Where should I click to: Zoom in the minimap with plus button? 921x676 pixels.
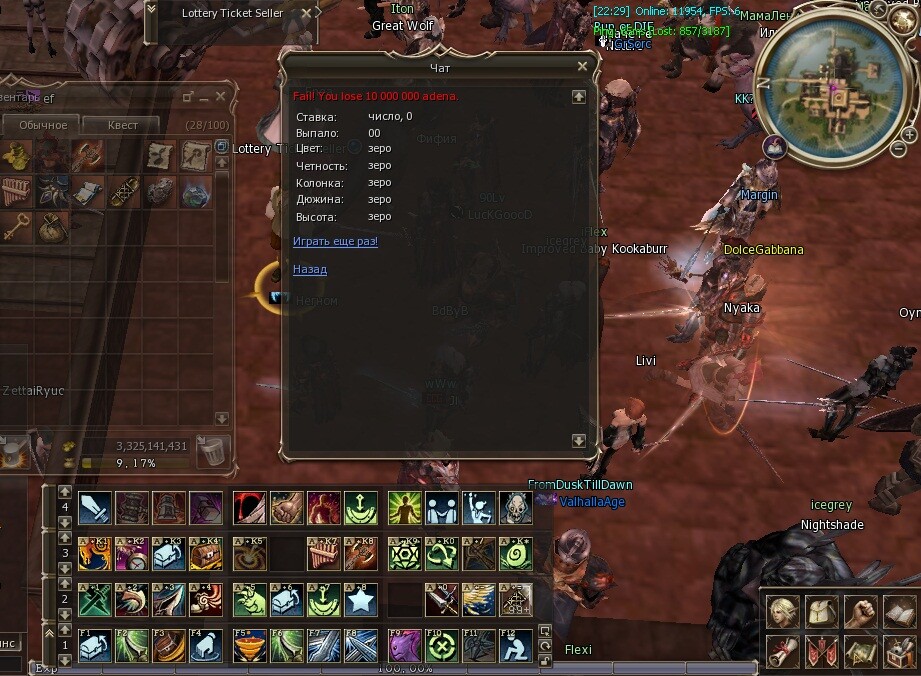point(909,134)
